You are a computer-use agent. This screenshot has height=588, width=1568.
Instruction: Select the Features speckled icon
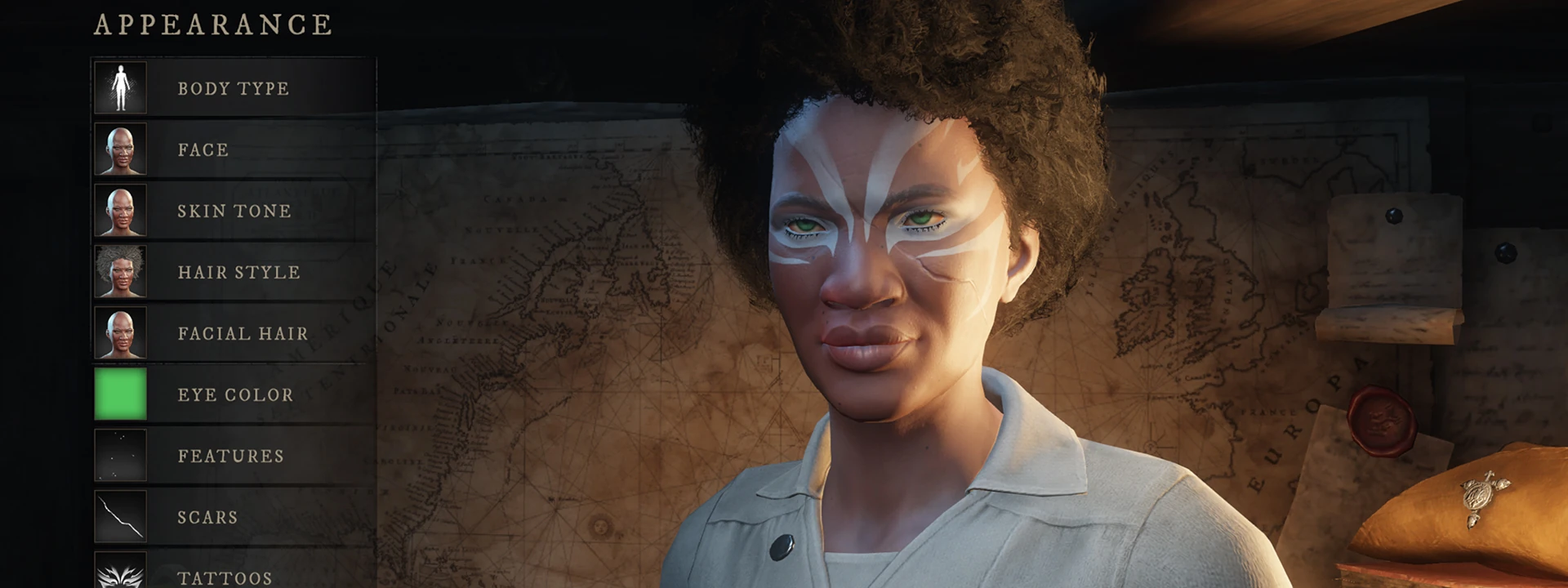point(121,455)
